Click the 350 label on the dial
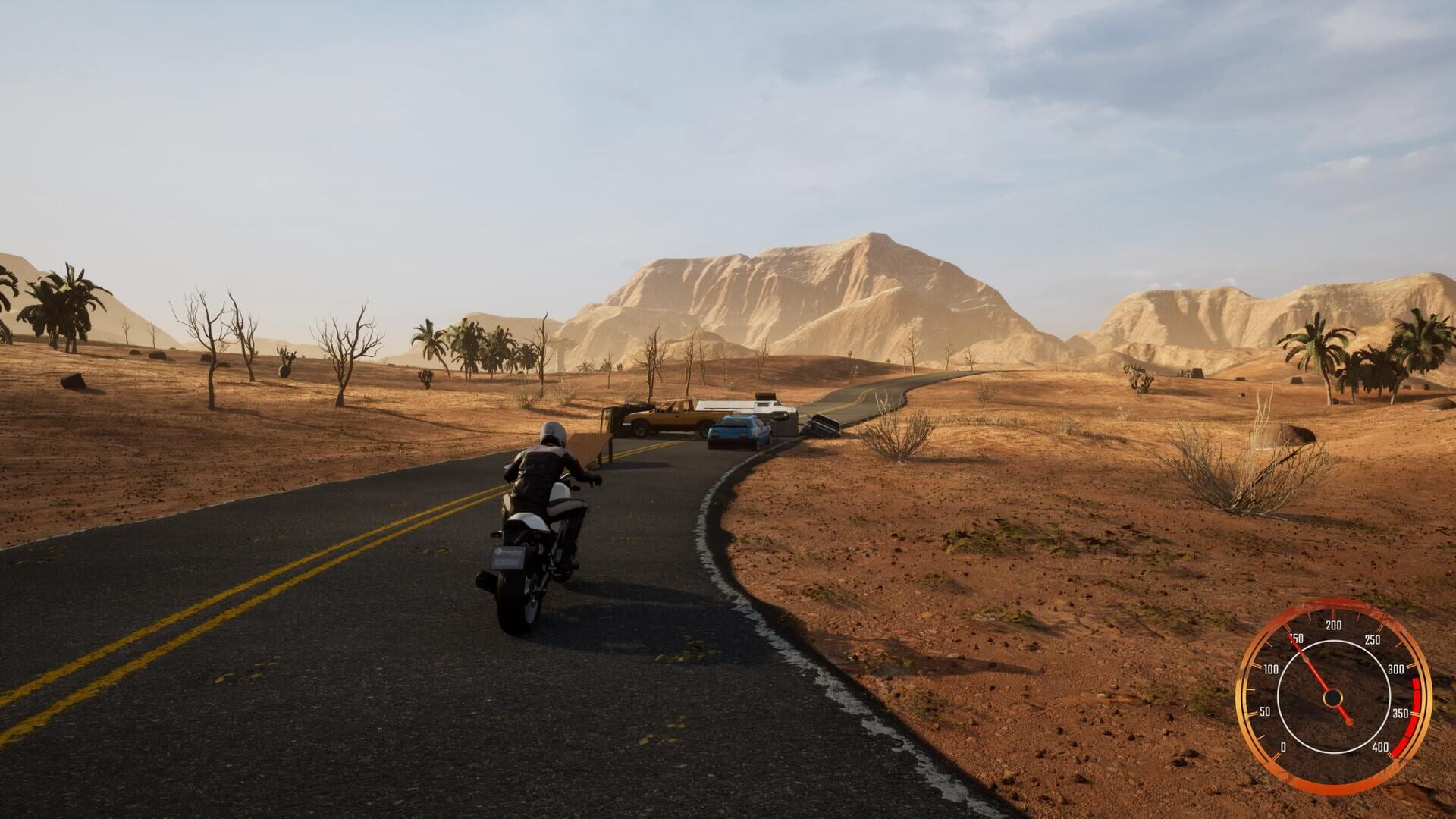 (x=1400, y=712)
